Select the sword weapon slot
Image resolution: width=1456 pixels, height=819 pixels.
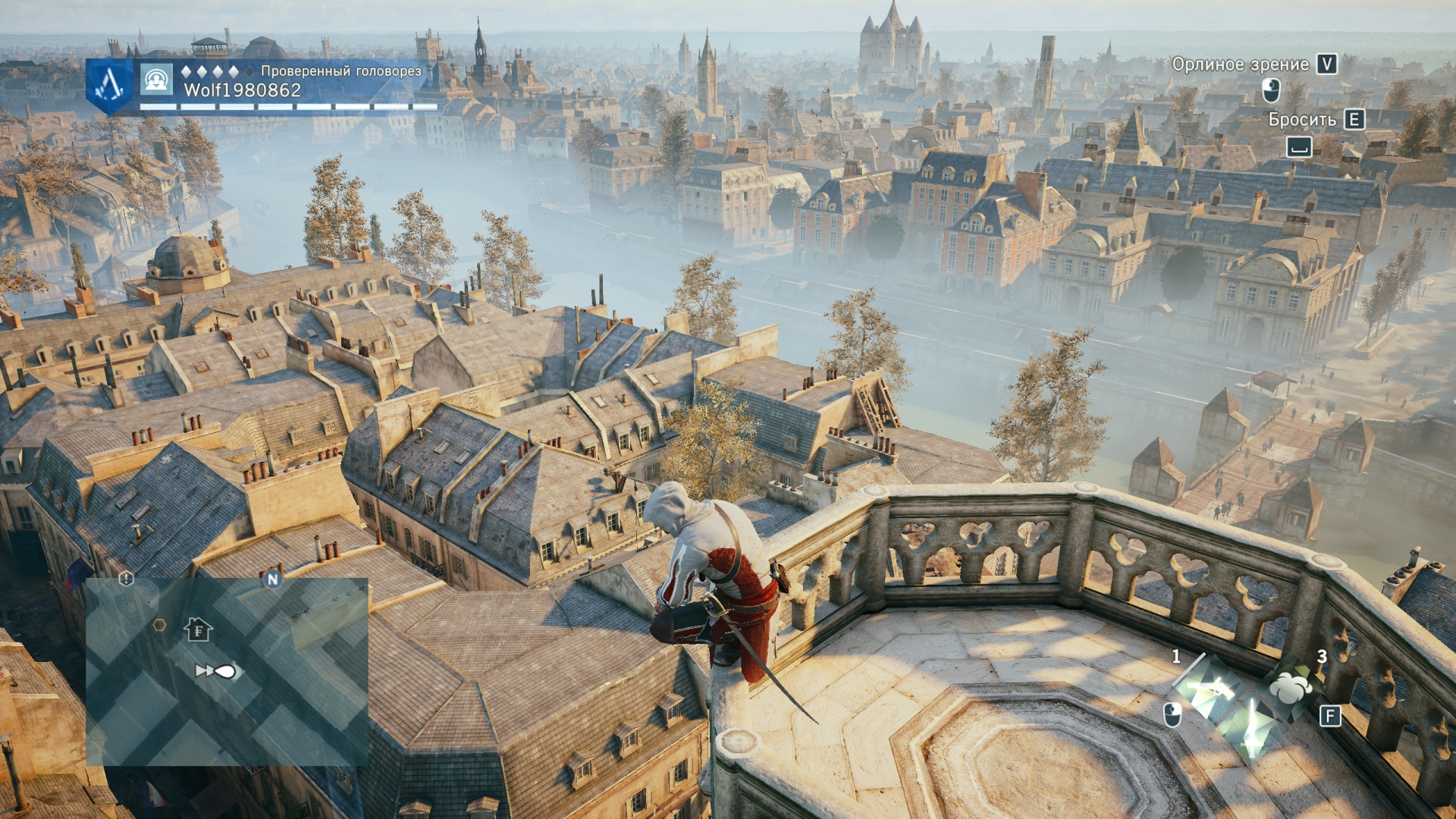pyautogui.click(x=1252, y=729)
